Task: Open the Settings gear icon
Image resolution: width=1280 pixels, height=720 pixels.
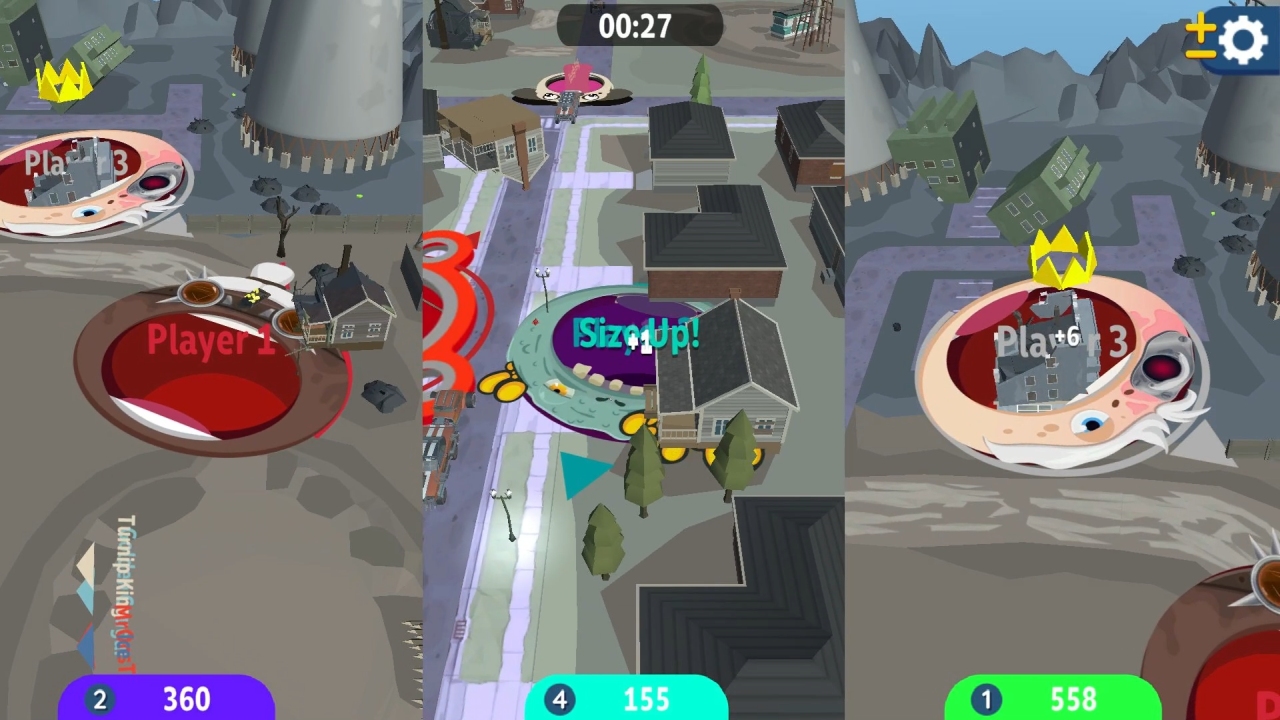Action: [x=1243, y=39]
